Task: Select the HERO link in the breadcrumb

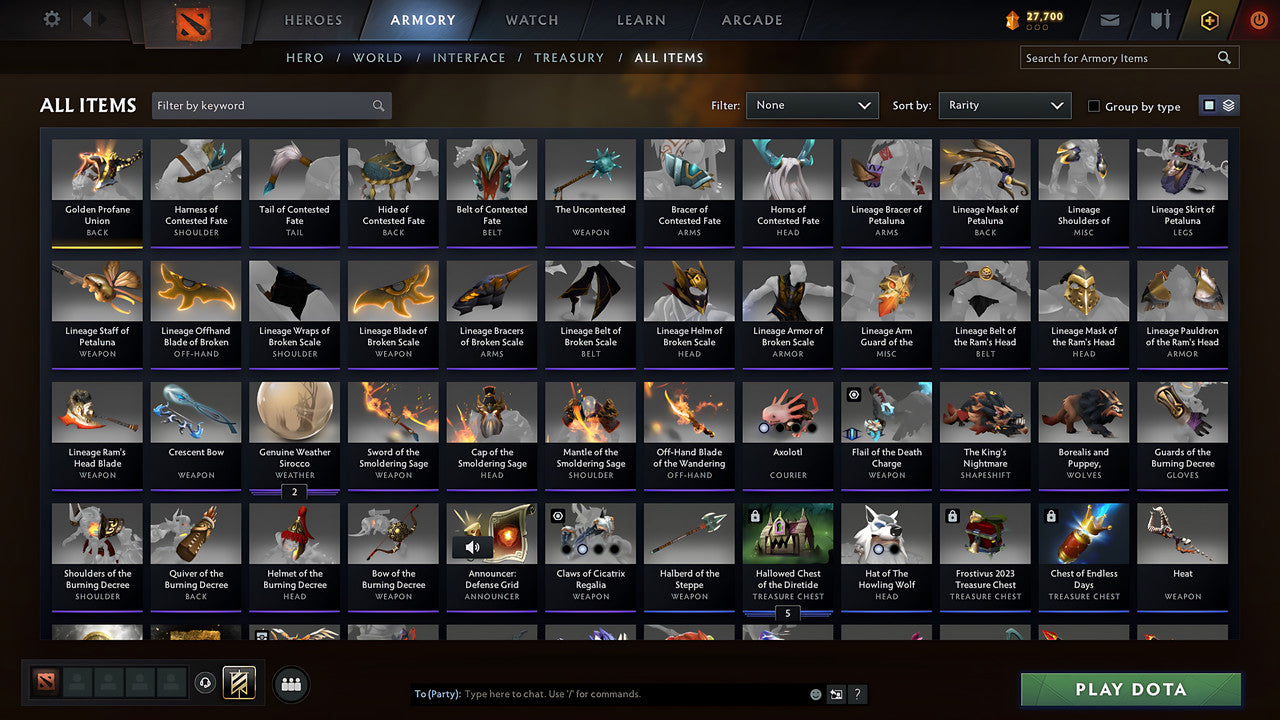Action: click(x=305, y=57)
